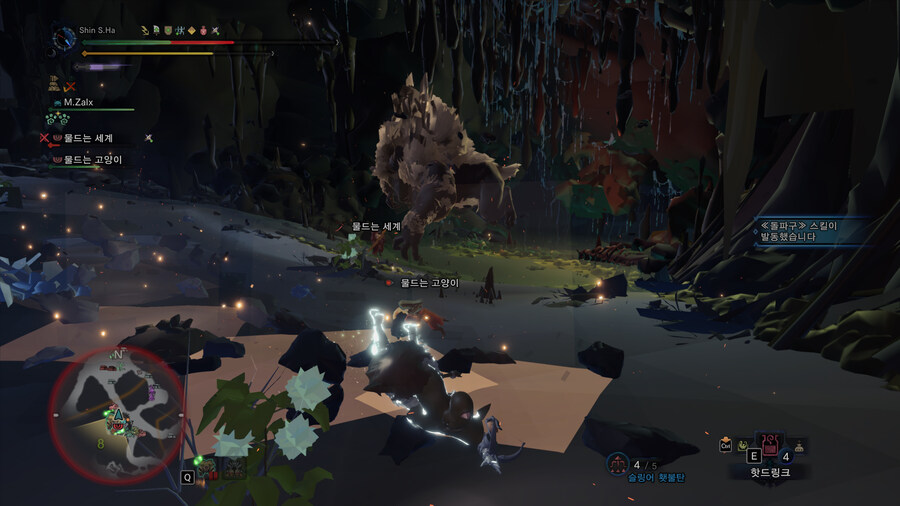
Task: Click the day-night compass clock icon
Action: coord(65,38)
